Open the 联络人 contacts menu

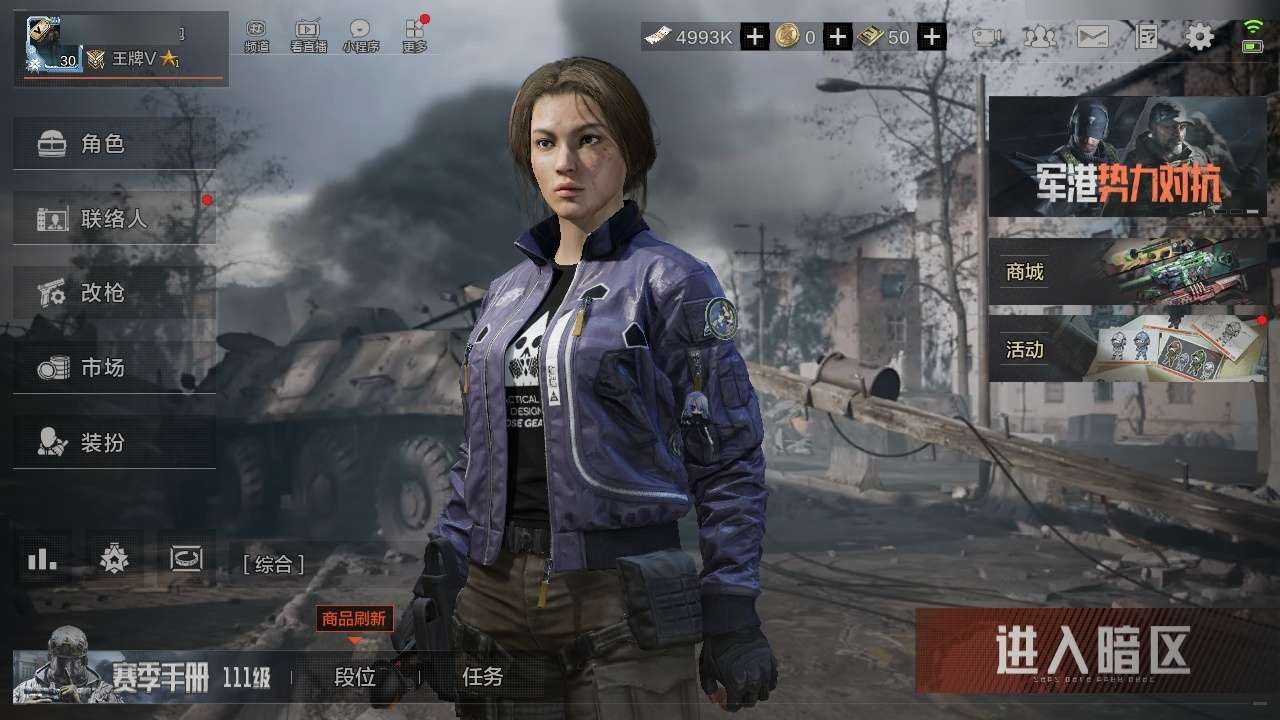point(114,218)
